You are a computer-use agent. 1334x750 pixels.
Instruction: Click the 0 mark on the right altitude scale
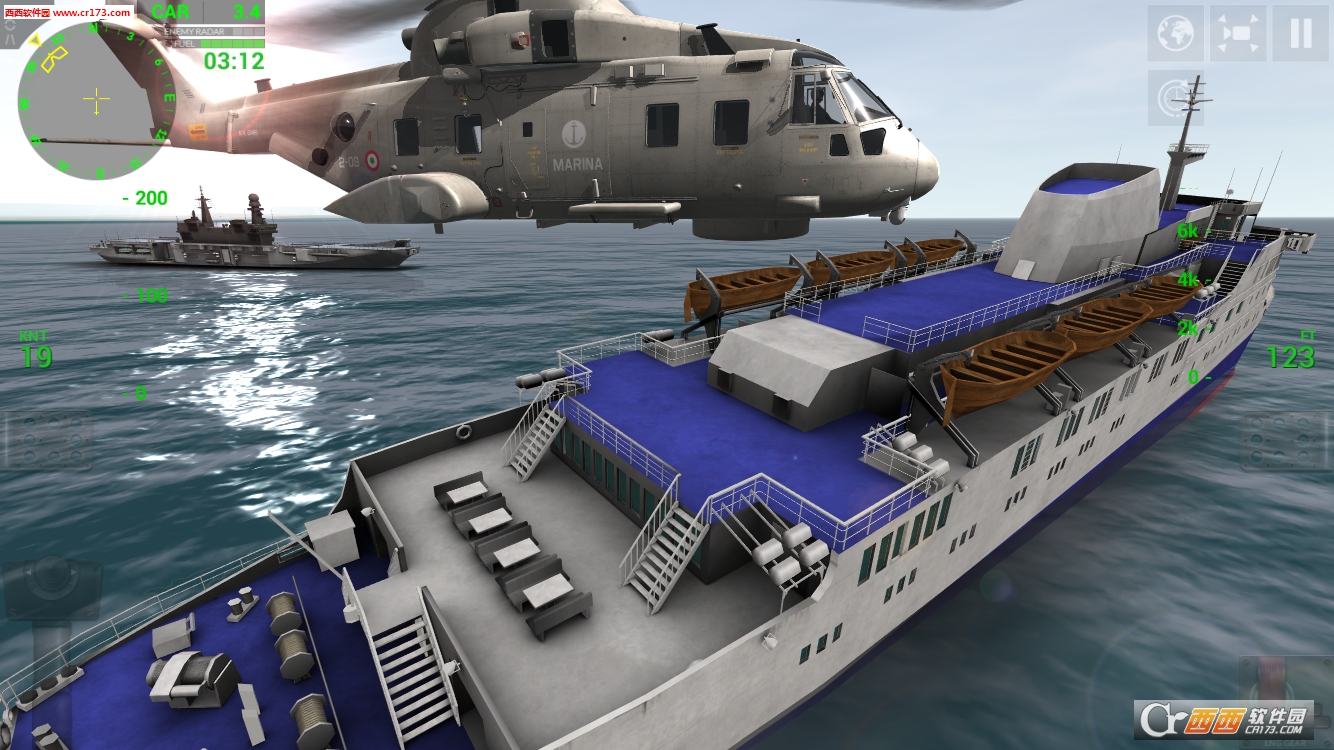pos(1191,378)
